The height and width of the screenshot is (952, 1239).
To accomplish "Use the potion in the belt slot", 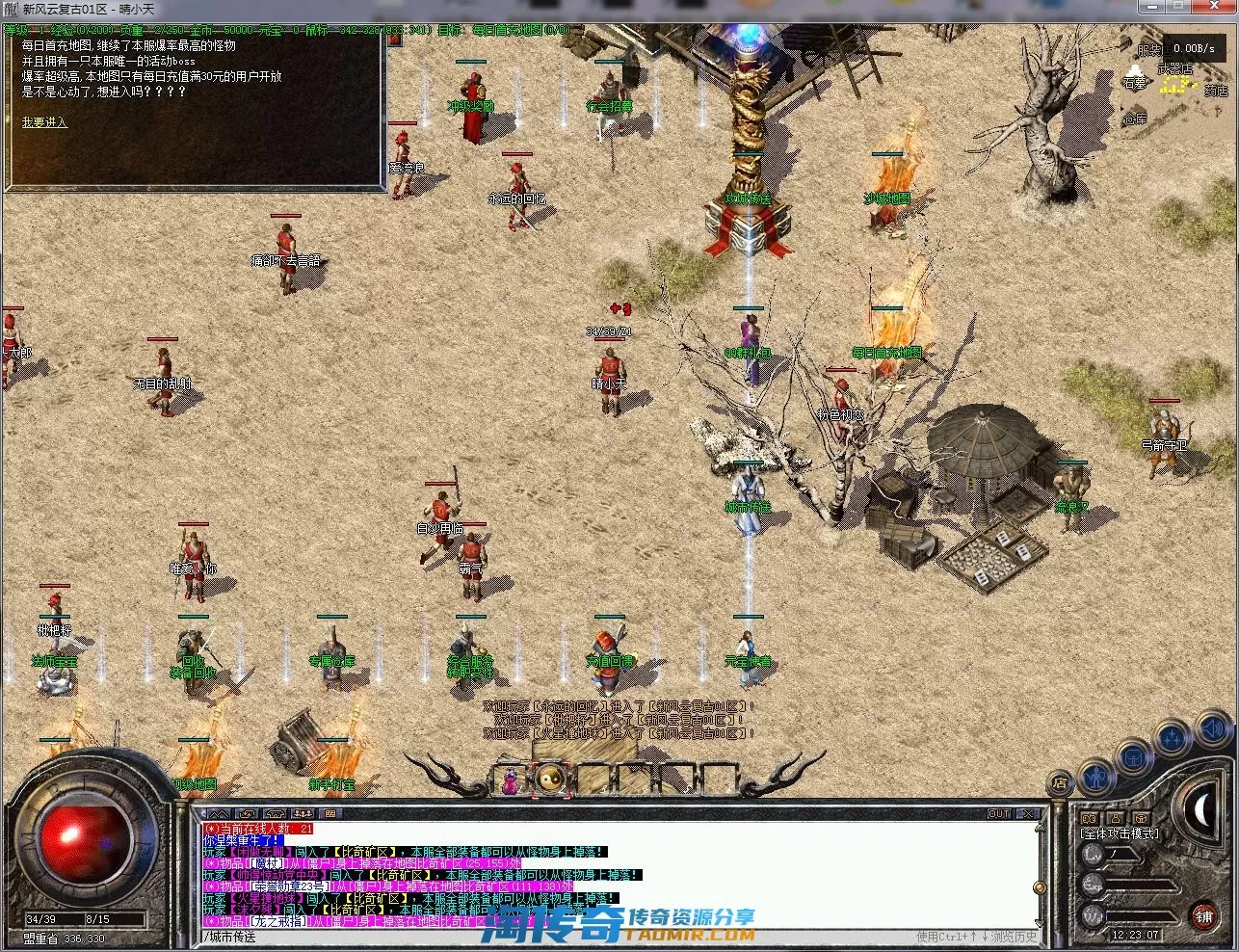I will 511,780.
